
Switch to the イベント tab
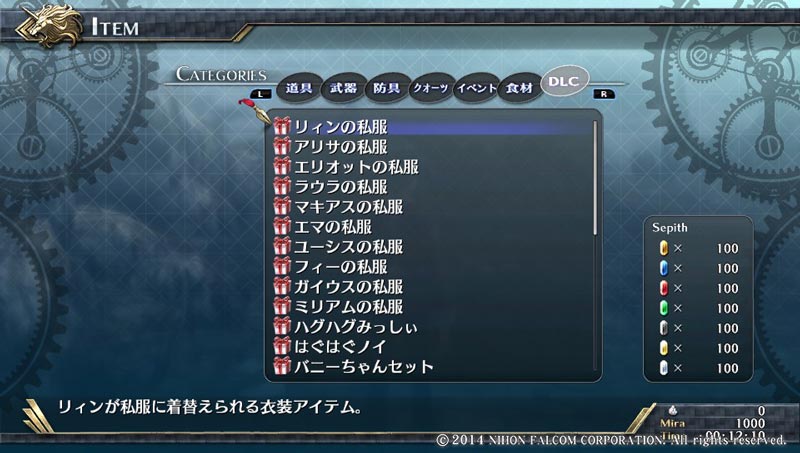pos(476,88)
